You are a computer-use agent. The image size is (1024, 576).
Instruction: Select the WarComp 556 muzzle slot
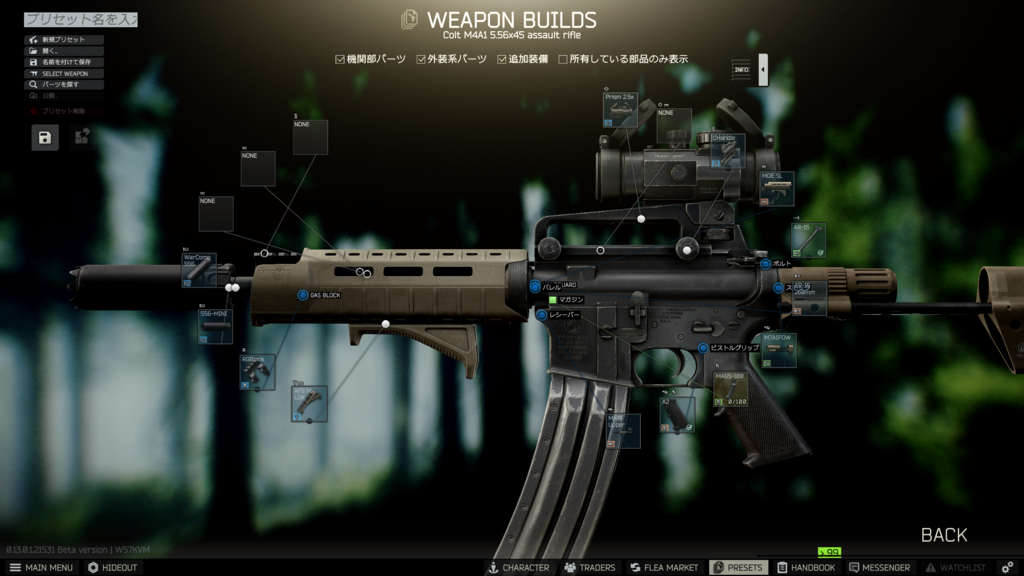pos(199,270)
